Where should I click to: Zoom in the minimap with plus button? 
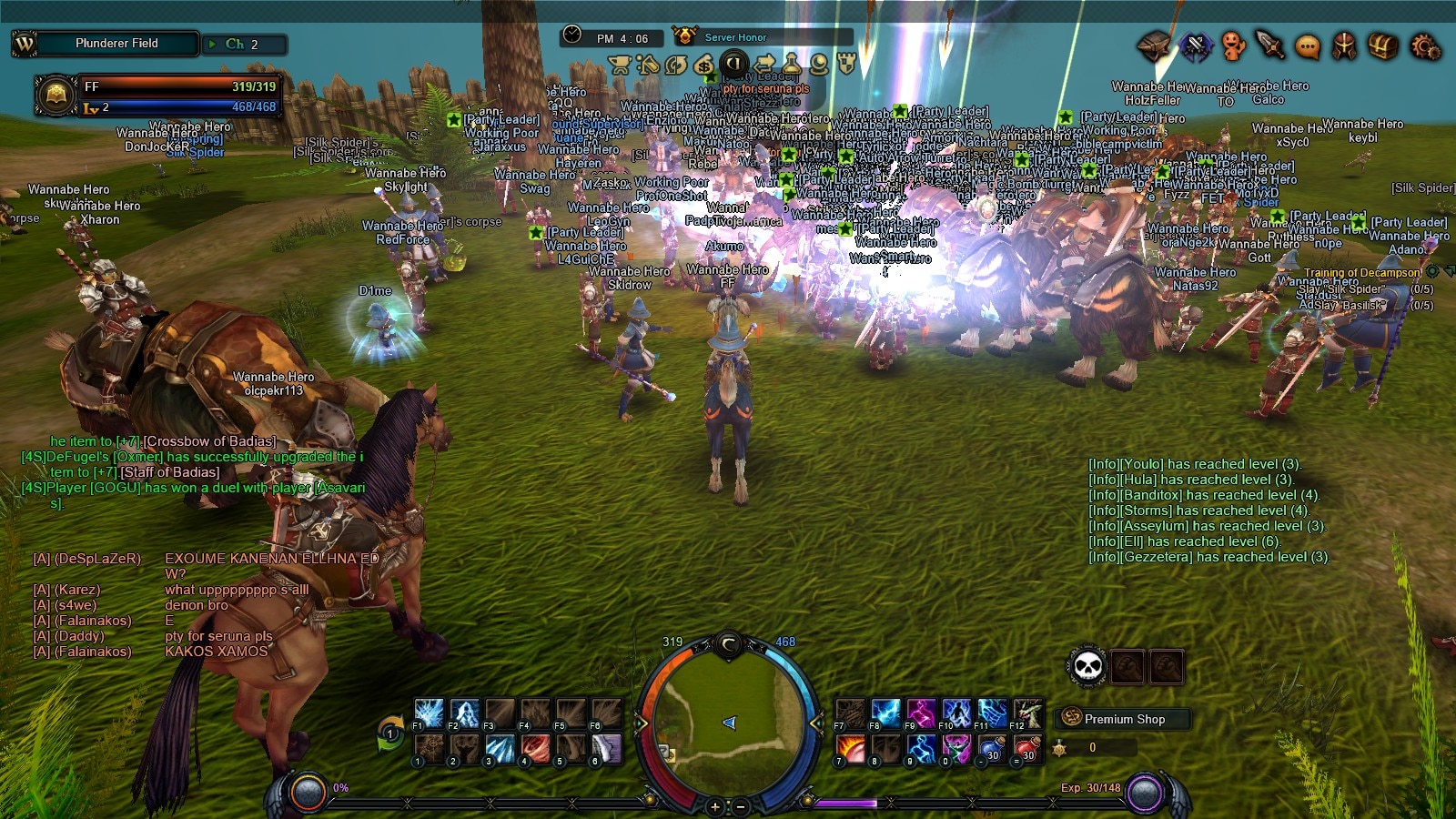715,806
